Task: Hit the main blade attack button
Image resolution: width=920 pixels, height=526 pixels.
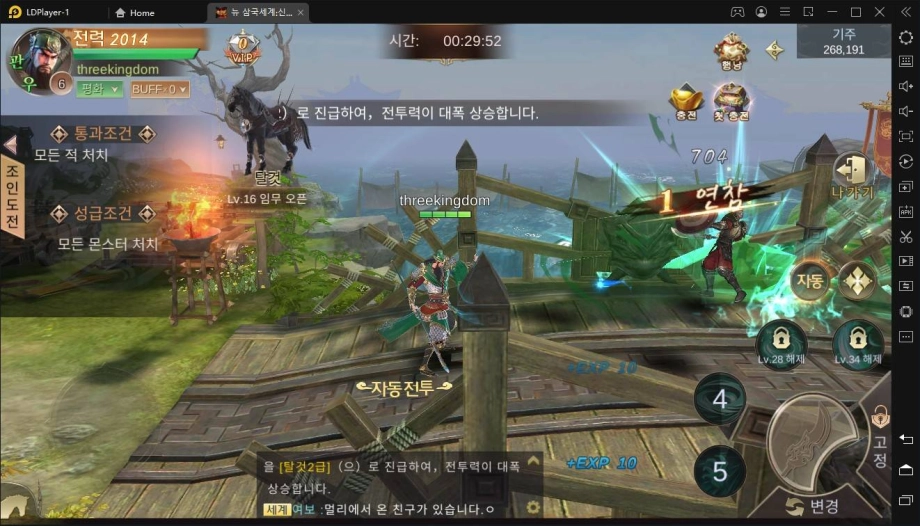Action: [x=813, y=436]
